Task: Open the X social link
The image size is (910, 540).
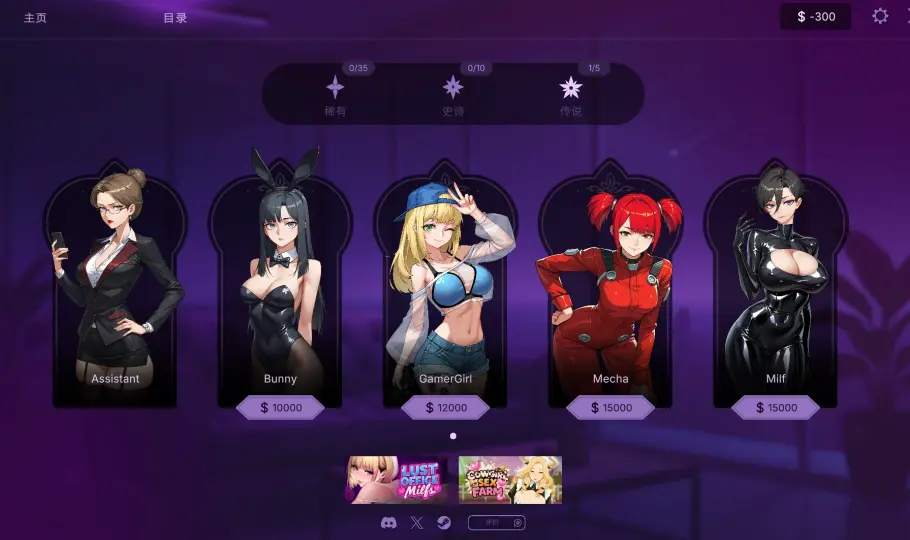Action: pos(417,523)
